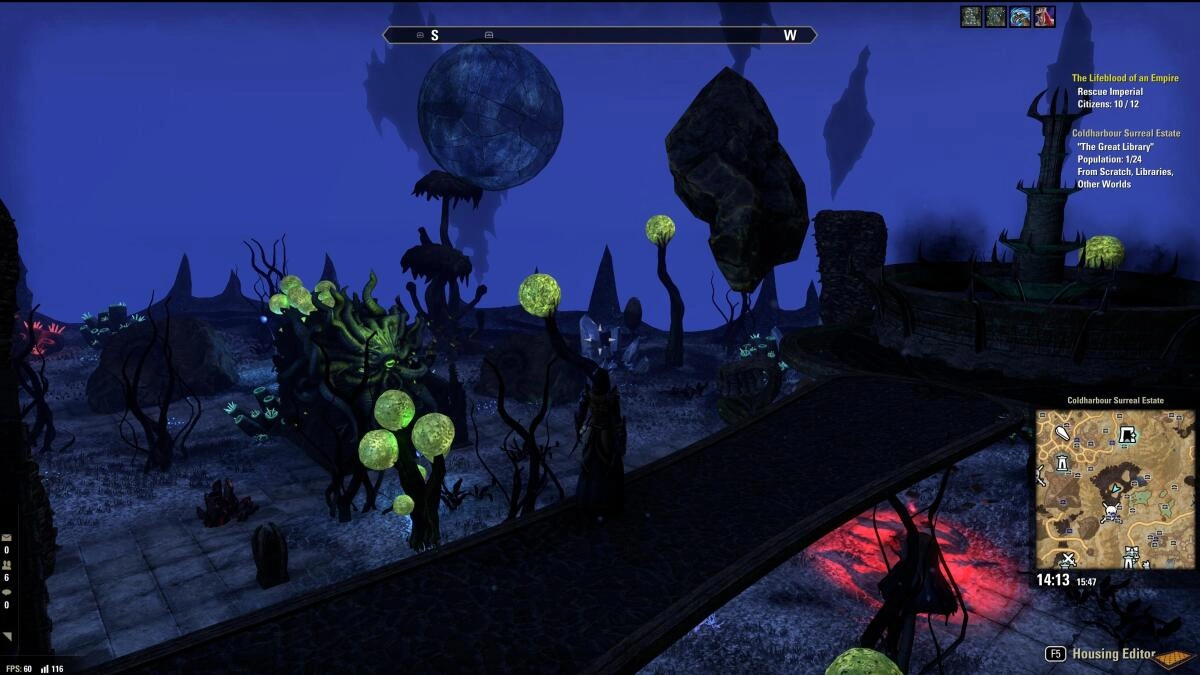1200x675 pixels.
Task: Click the Coldharbour Surreal Estate house tracker entry
Action: click(1125, 133)
